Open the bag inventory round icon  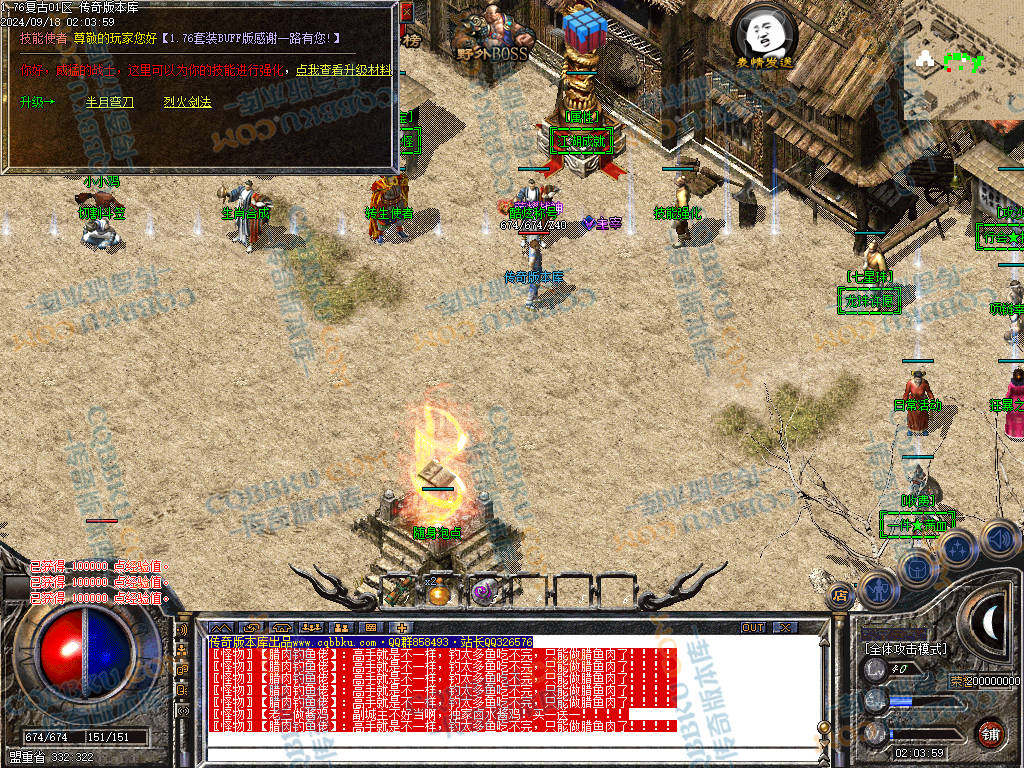pos(917,568)
